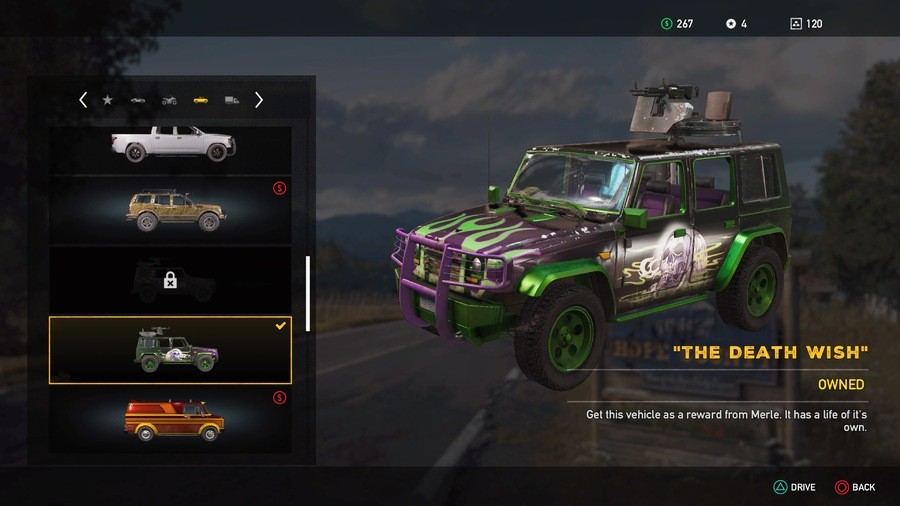Switch to the ATV quad bike tab
900x506 pixels.
(169, 100)
